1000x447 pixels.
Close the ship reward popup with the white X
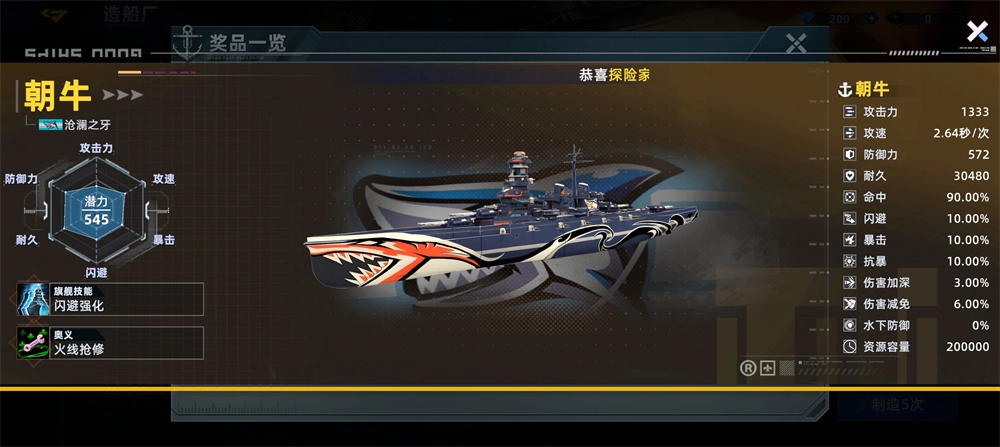click(x=977, y=32)
